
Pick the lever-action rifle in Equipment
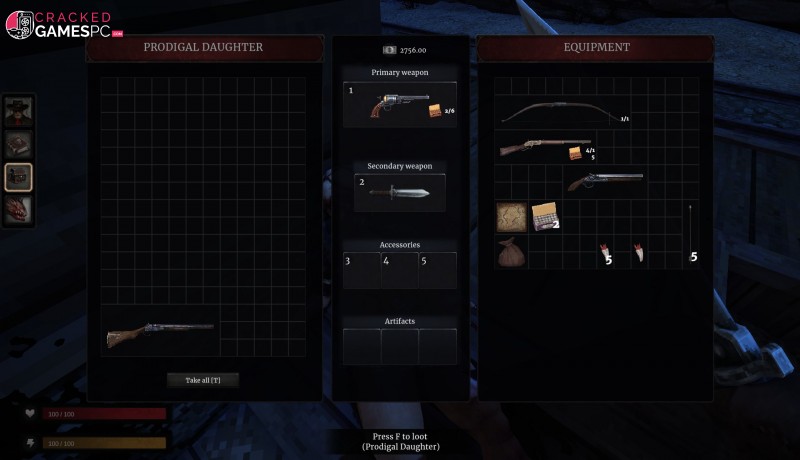pyautogui.click(x=543, y=149)
